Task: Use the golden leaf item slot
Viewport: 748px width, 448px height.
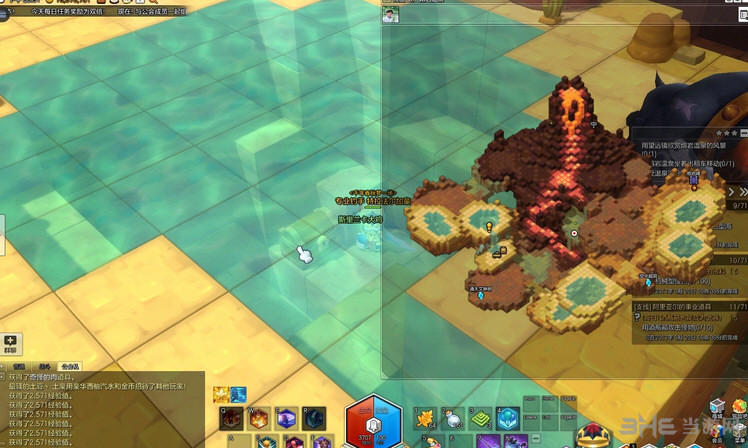Action: (x=425, y=418)
